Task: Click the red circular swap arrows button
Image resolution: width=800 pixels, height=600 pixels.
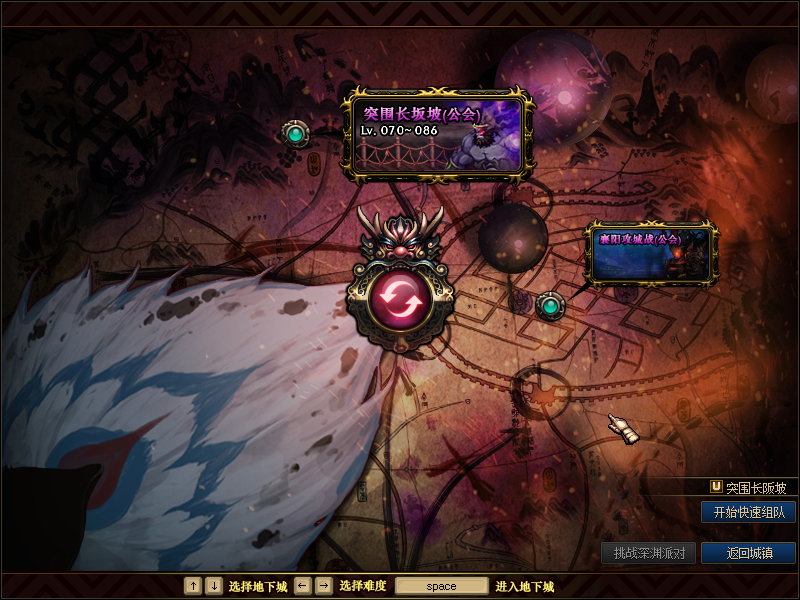Action: 400,298
